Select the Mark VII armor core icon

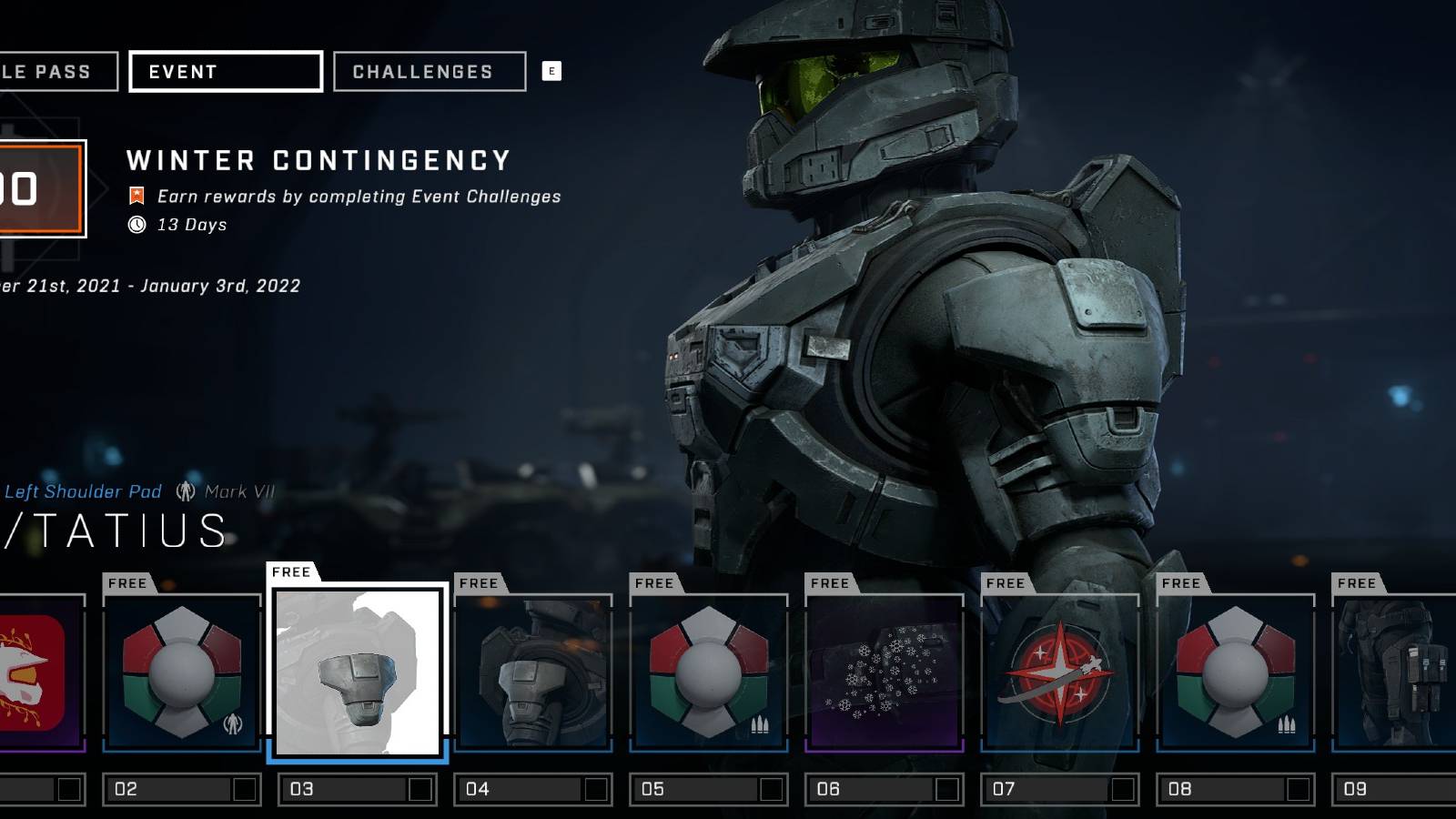[x=187, y=491]
